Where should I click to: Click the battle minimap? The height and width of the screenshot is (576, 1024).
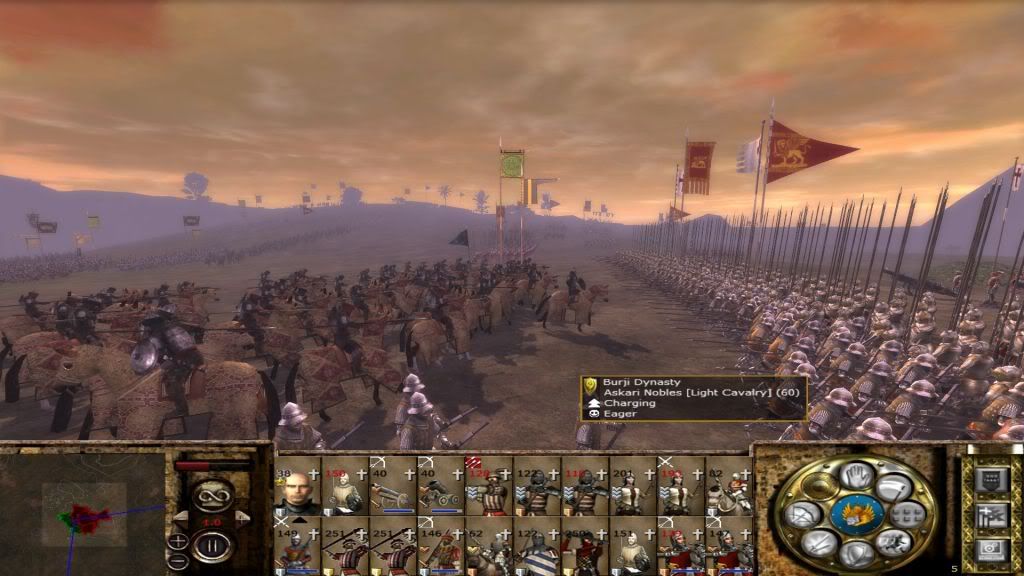[x=83, y=512]
